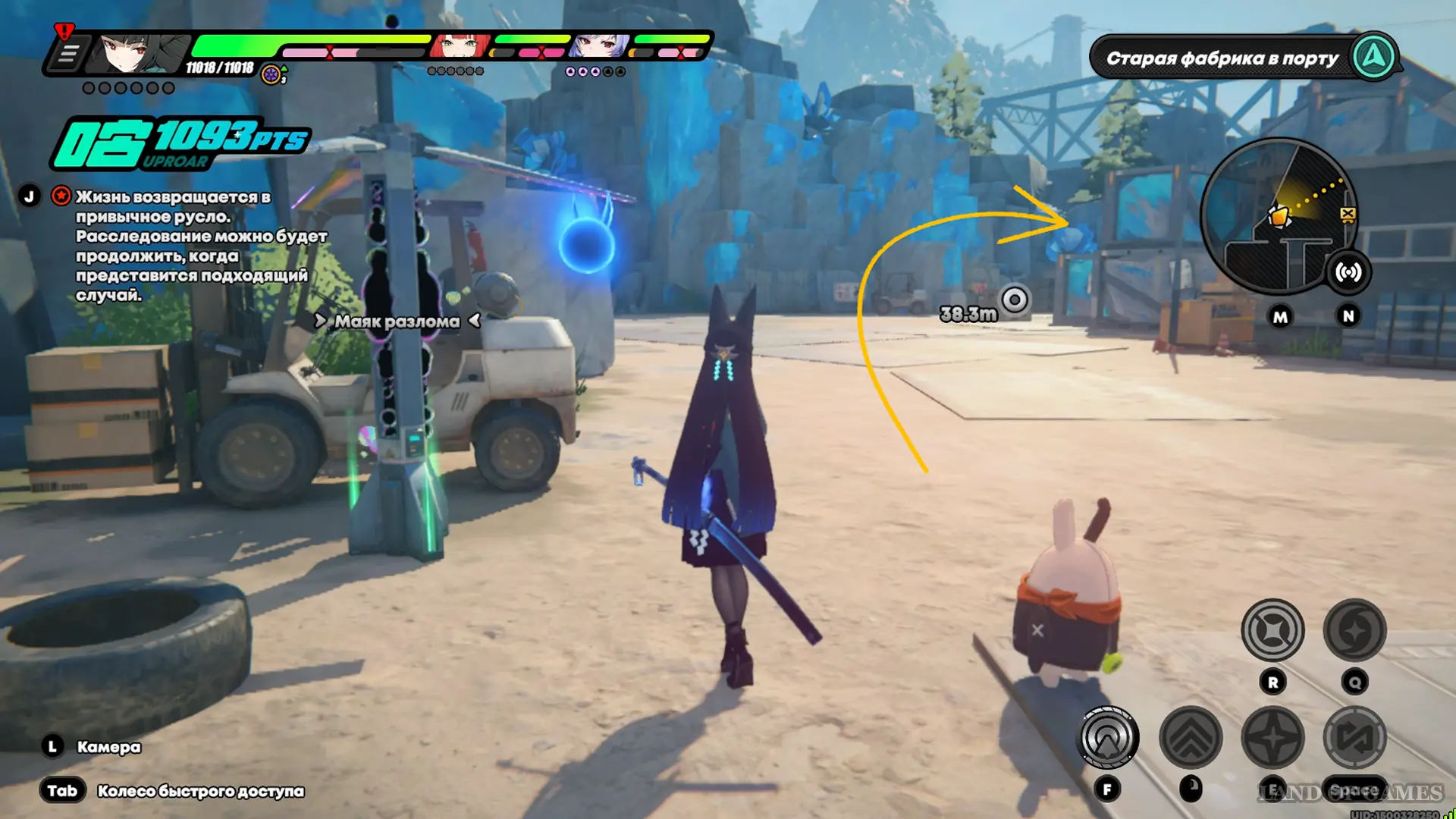Click the yellow marker at the minimap edge

1348,215
